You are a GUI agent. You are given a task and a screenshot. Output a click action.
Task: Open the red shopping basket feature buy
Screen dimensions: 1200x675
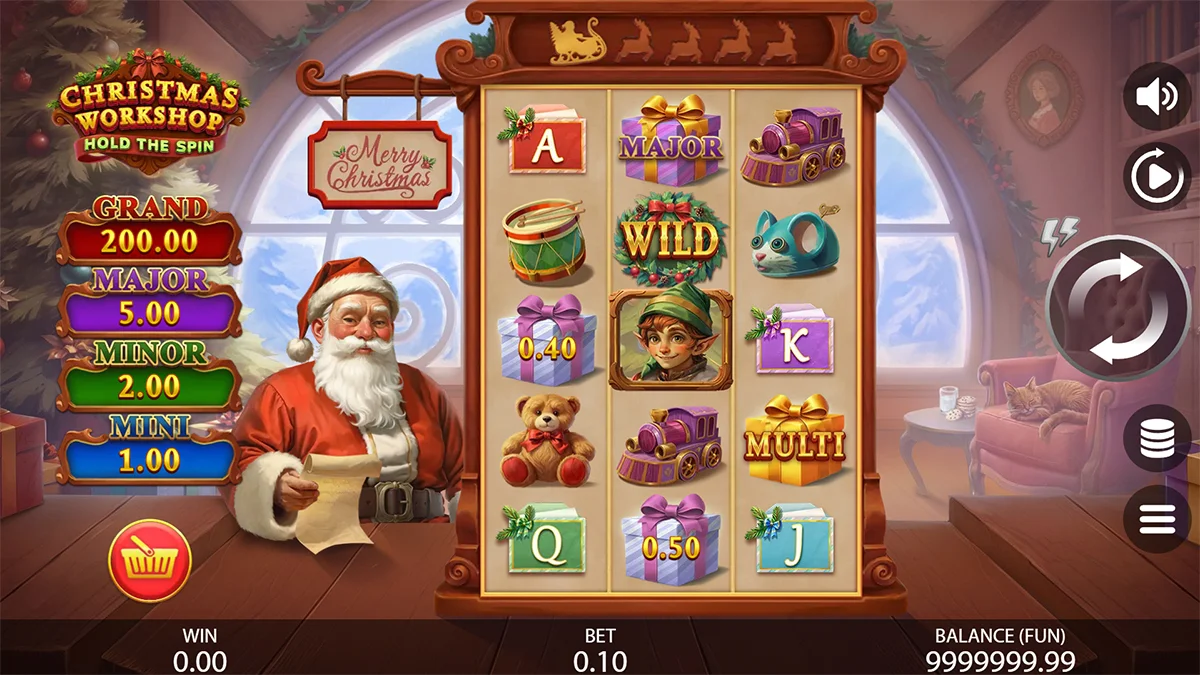[x=150, y=560]
